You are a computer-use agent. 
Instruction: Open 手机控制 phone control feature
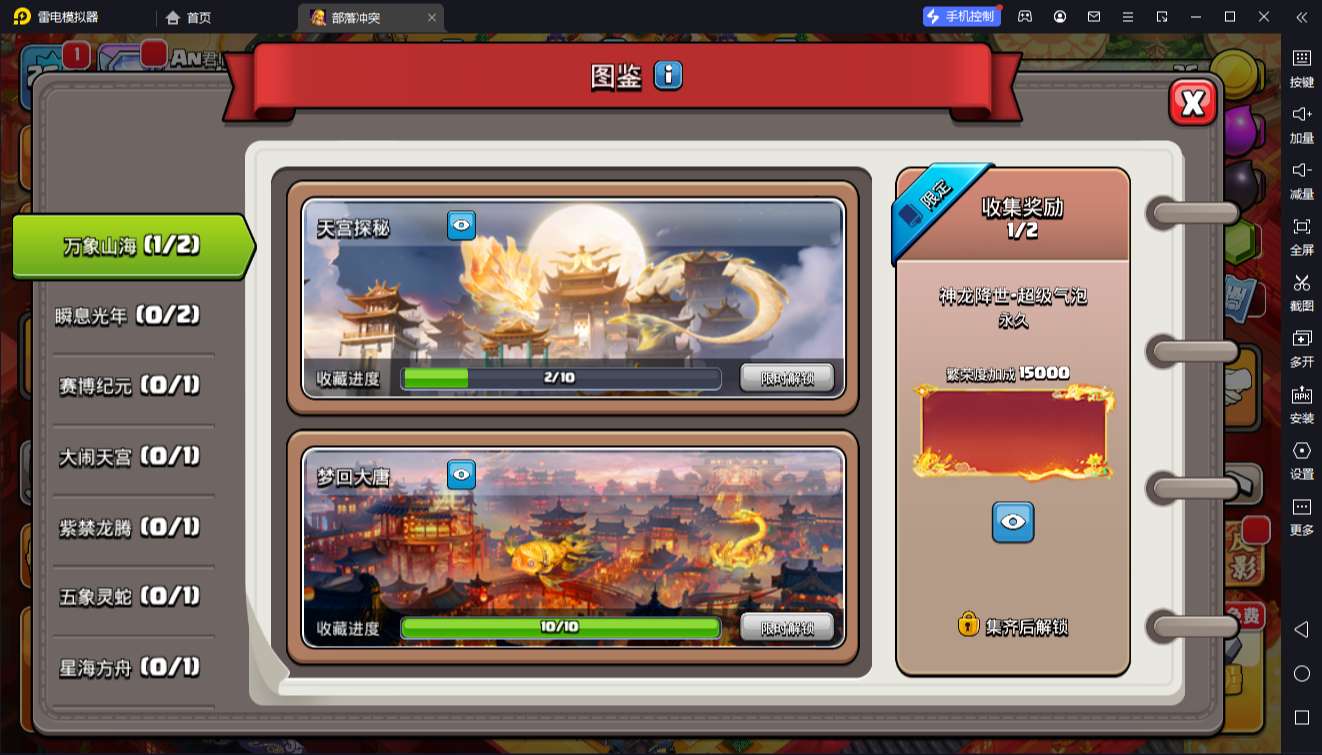pos(960,17)
